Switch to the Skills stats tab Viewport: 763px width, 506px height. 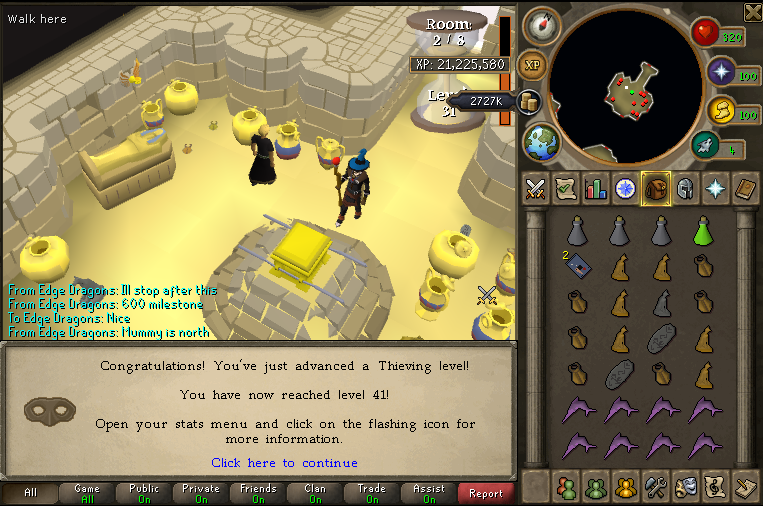tap(596, 188)
